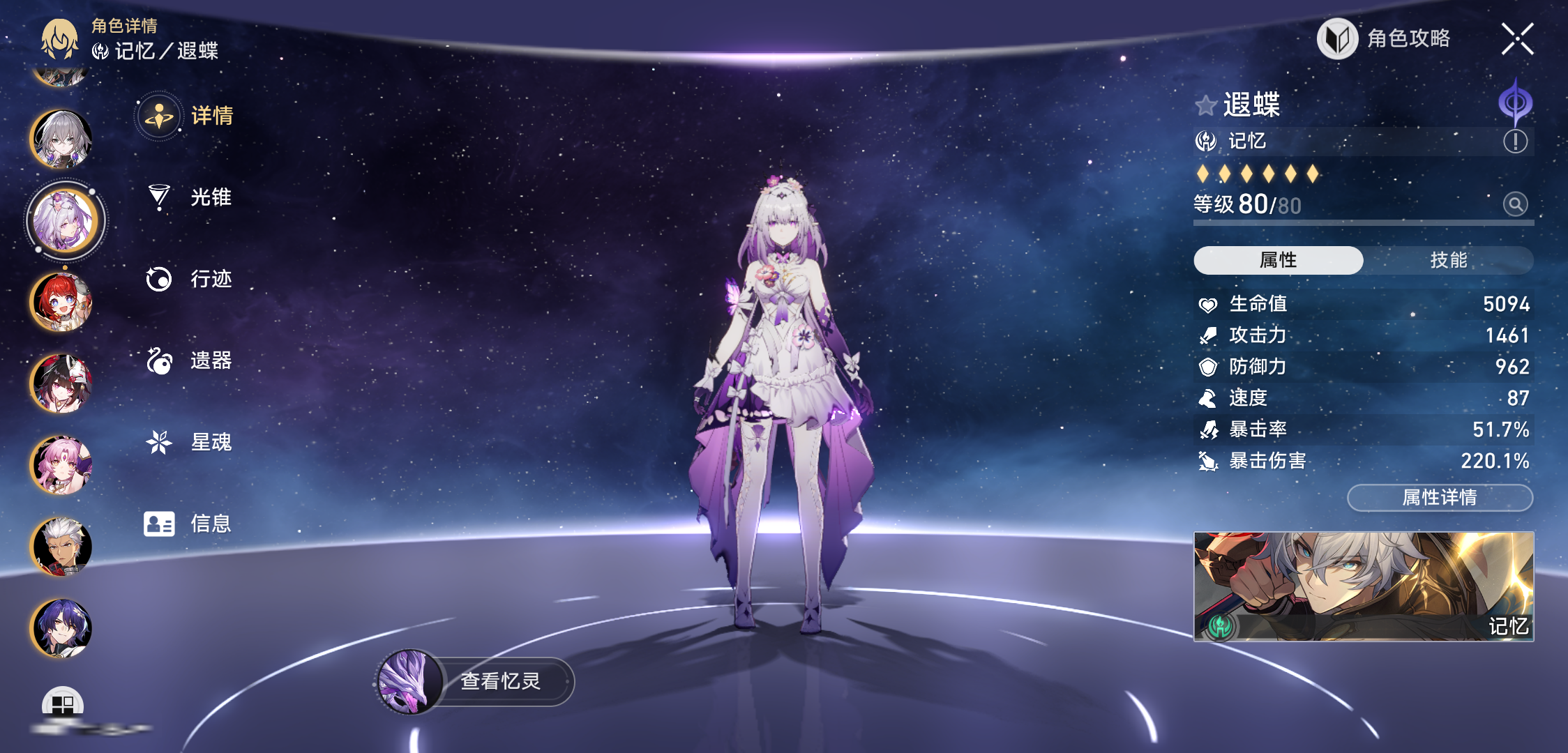Open 属性详情 attribute details
1568x753 pixels.
pos(1440,497)
